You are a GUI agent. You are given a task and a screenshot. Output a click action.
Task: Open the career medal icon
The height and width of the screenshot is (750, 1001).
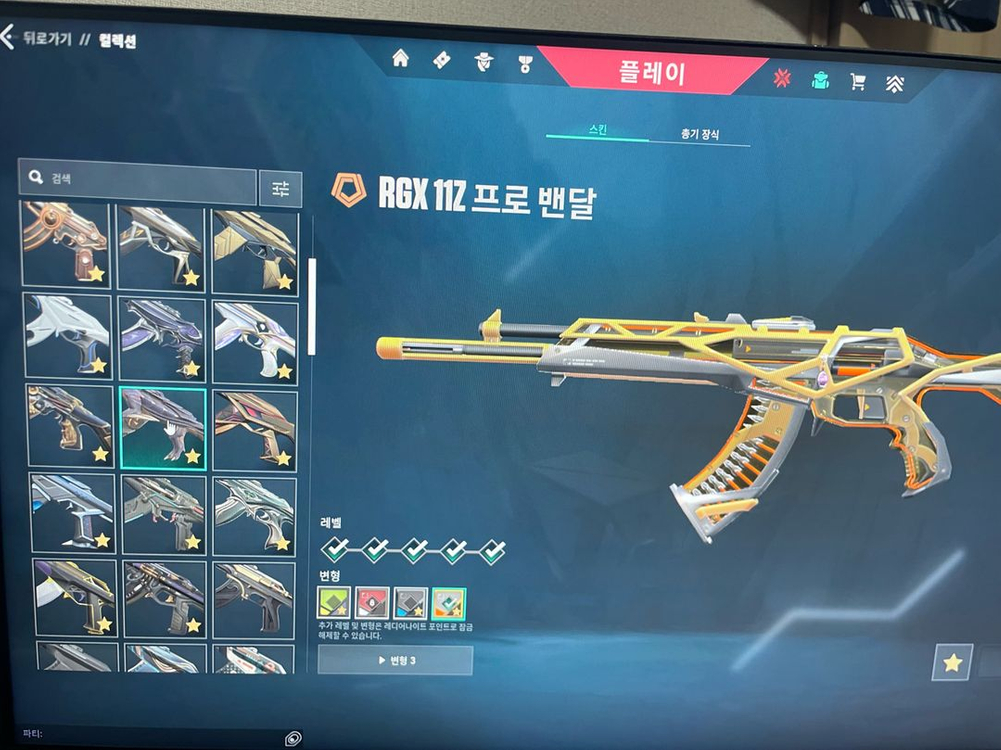(525, 64)
